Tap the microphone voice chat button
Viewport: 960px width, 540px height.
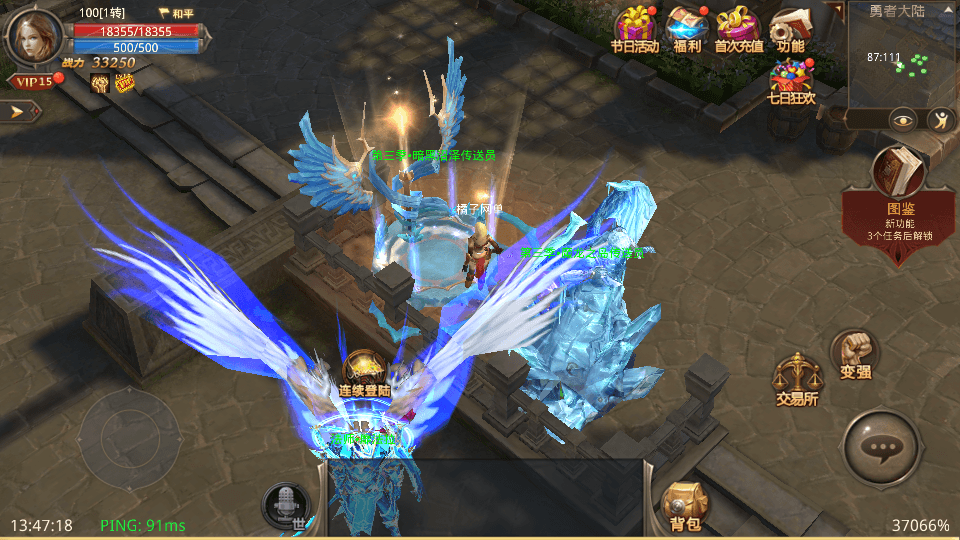(x=286, y=504)
